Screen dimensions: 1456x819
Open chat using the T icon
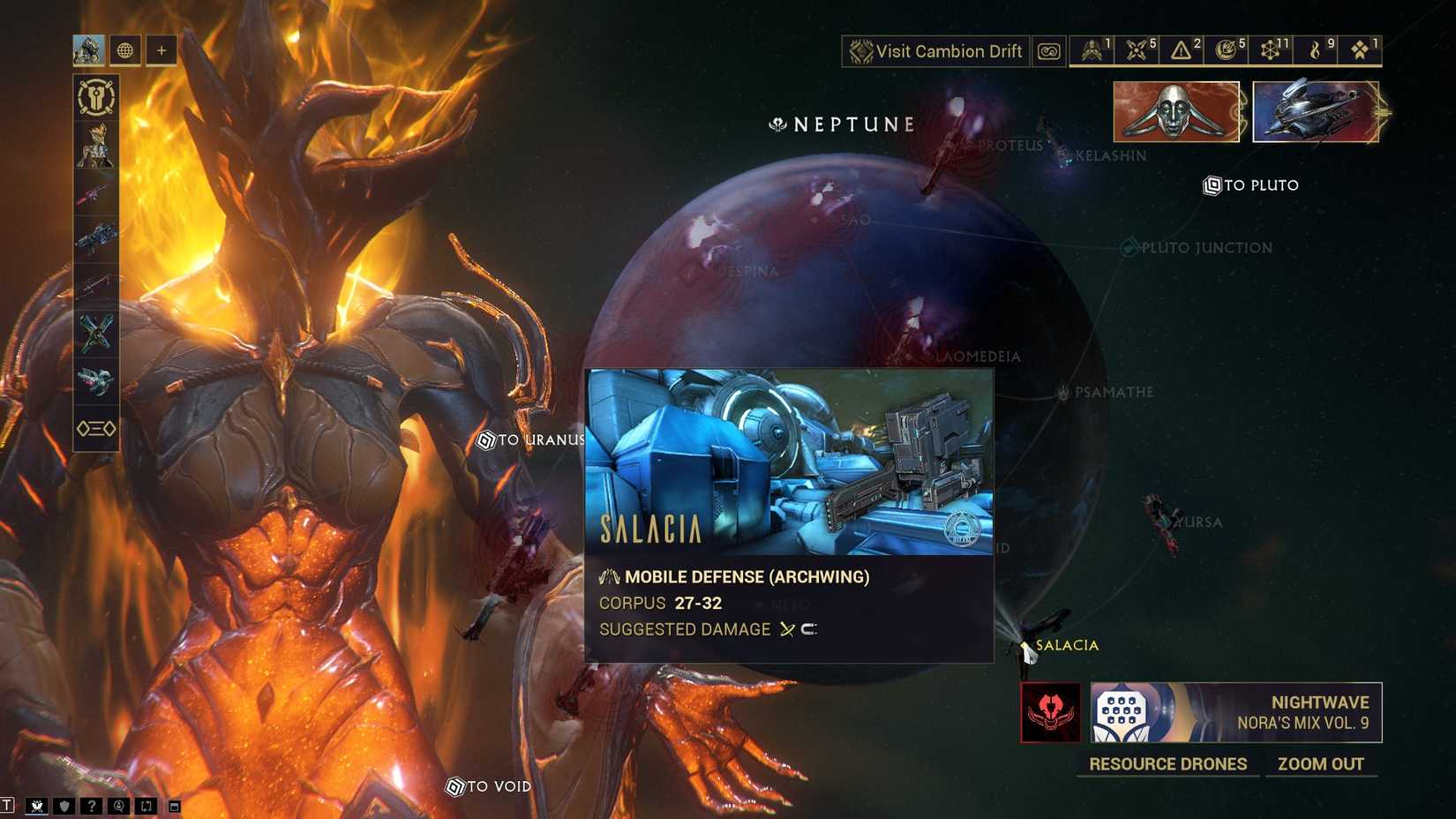pos(8,805)
